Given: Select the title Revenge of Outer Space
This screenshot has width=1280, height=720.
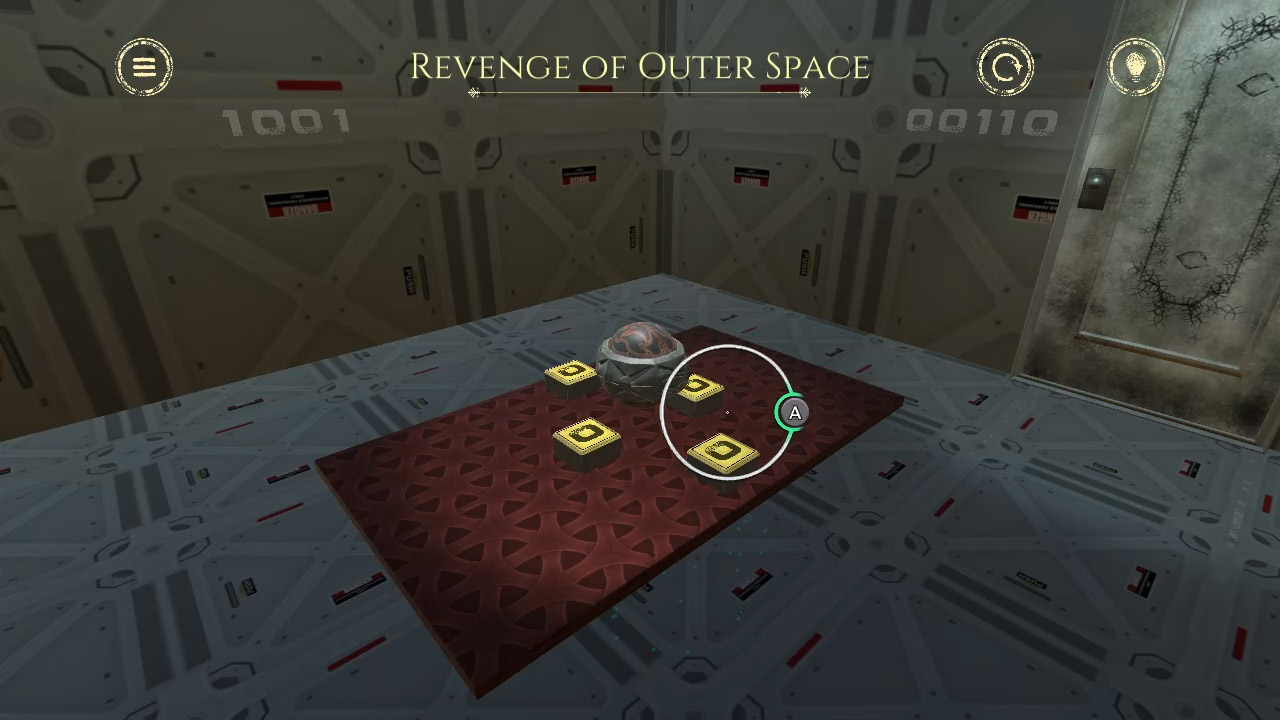Looking at the screenshot, I should (639, 66).
